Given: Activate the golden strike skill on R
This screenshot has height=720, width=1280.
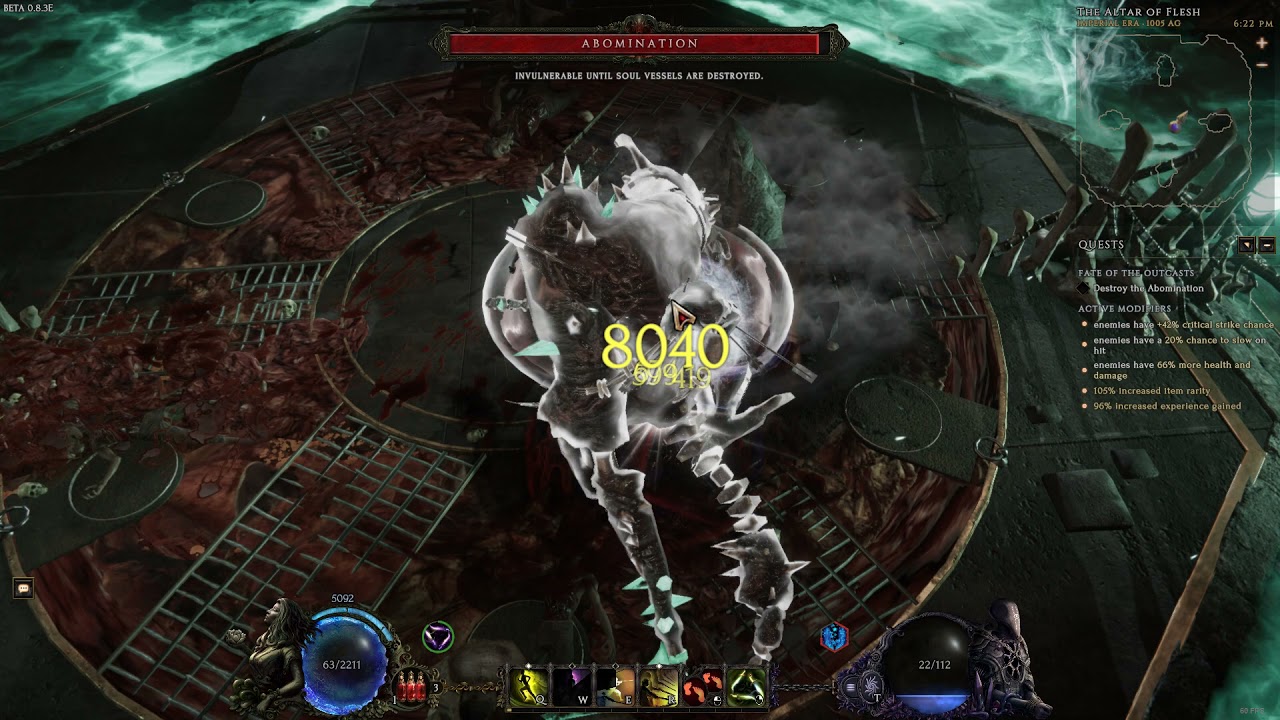Looking at the screenshot, I should coord(659,686).
